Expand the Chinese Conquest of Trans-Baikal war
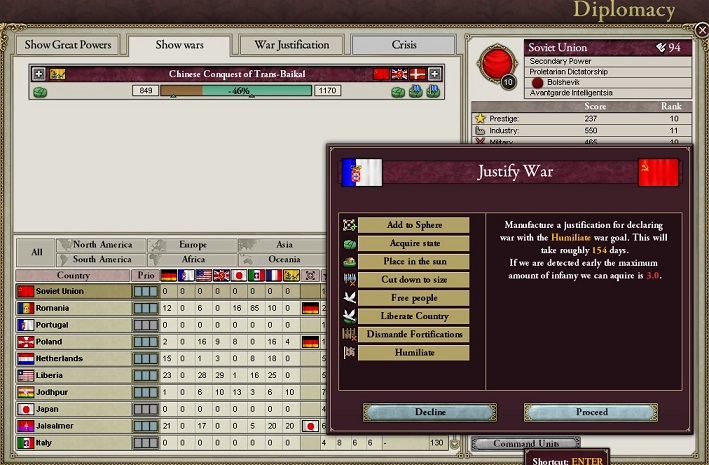This screenshot has width=709, height=465. 39,74
